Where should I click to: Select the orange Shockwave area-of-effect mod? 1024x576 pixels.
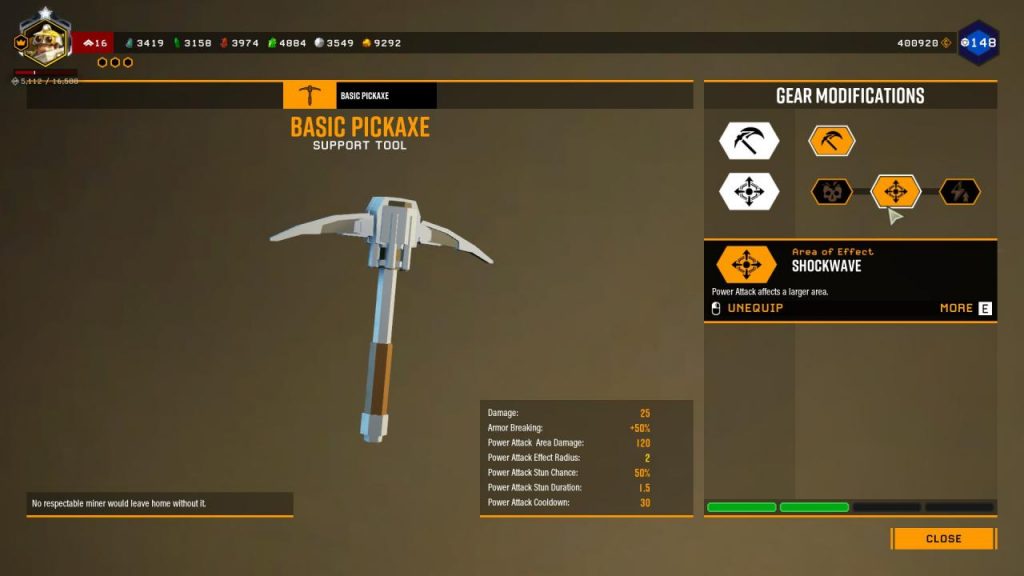[896, 191]
